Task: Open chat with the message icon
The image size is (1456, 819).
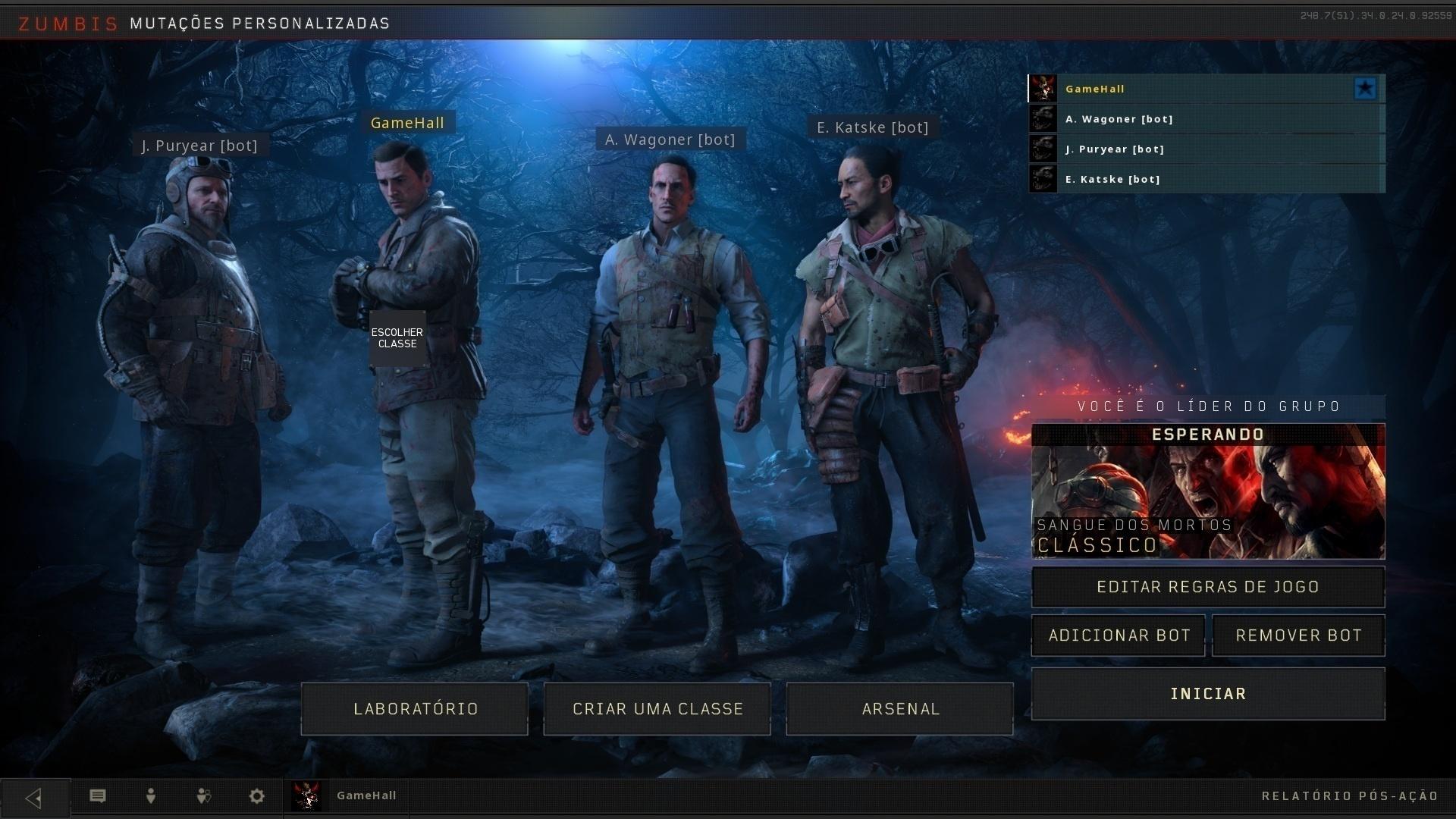Action: pos(97,795)
